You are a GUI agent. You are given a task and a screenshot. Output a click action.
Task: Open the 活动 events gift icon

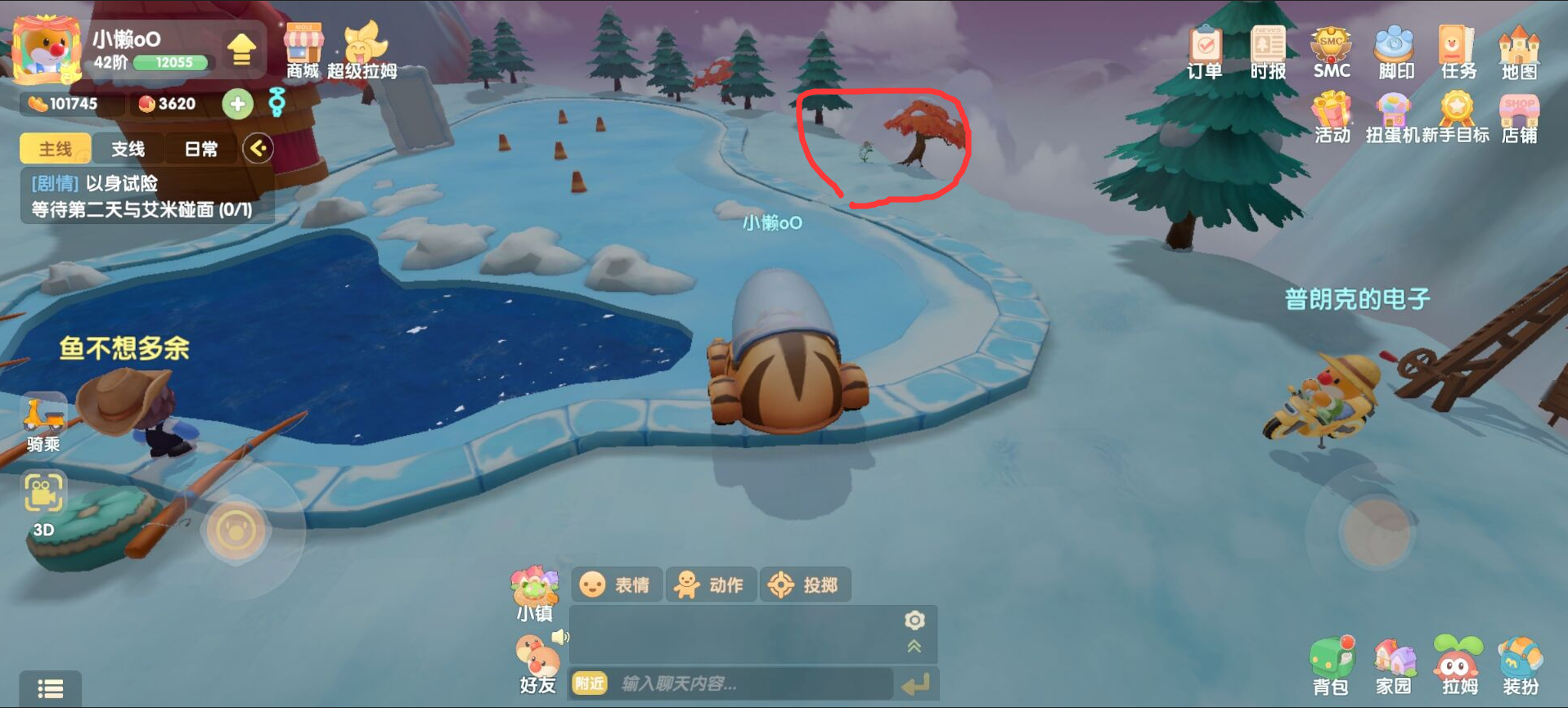(1332, 118)
